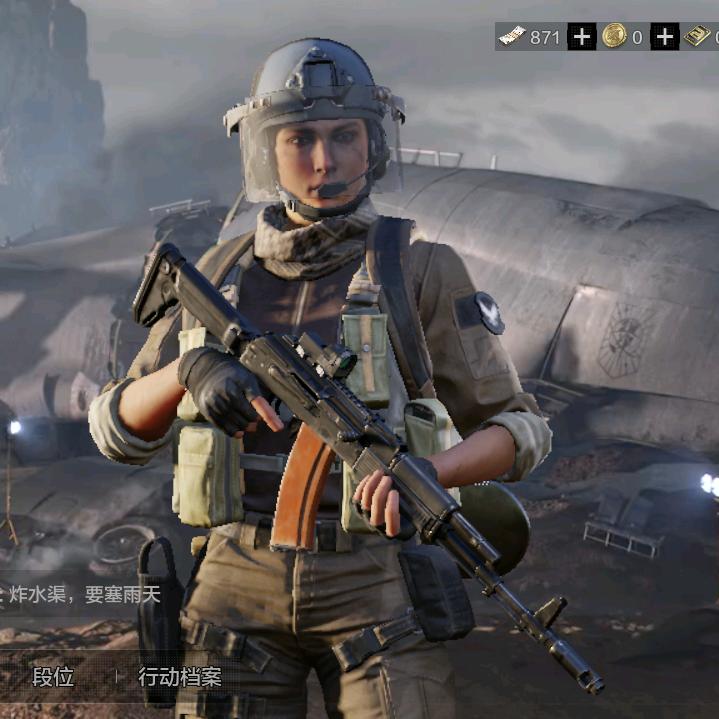Open the 段位 rank tab
The width and height of the screenshot is (719, 719).
[53, 677]
